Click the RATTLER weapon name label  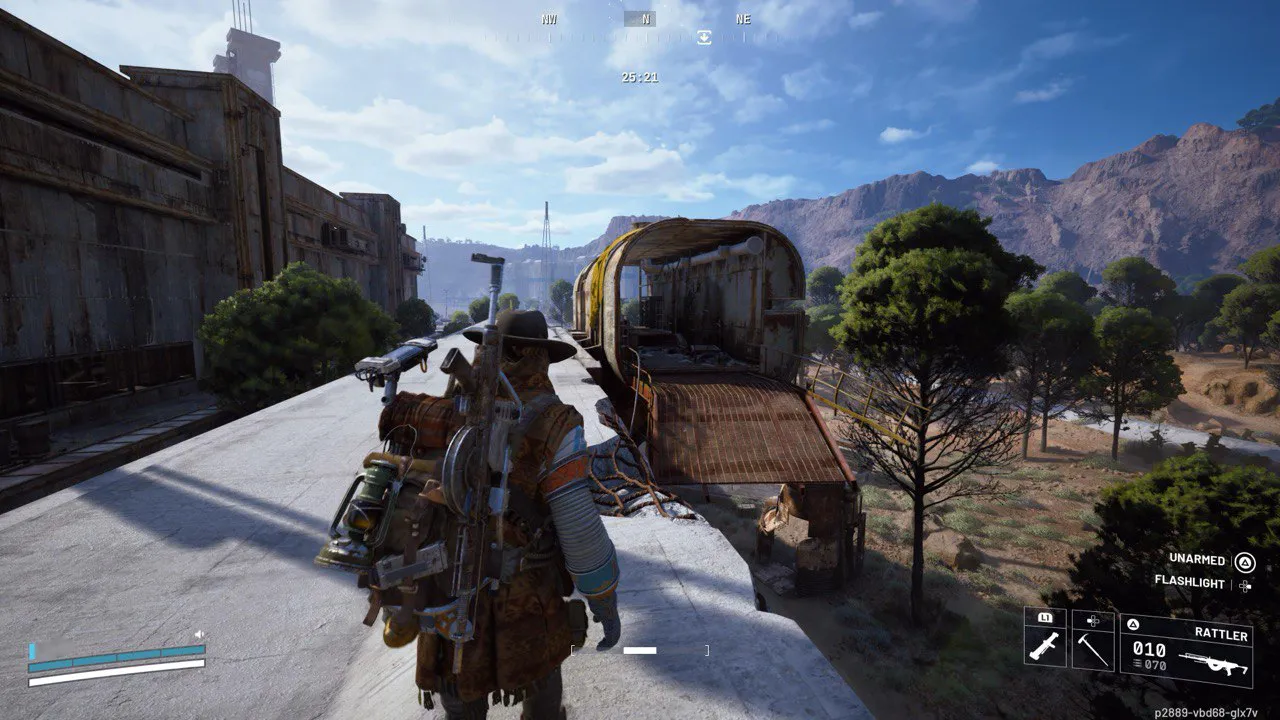1222,634
